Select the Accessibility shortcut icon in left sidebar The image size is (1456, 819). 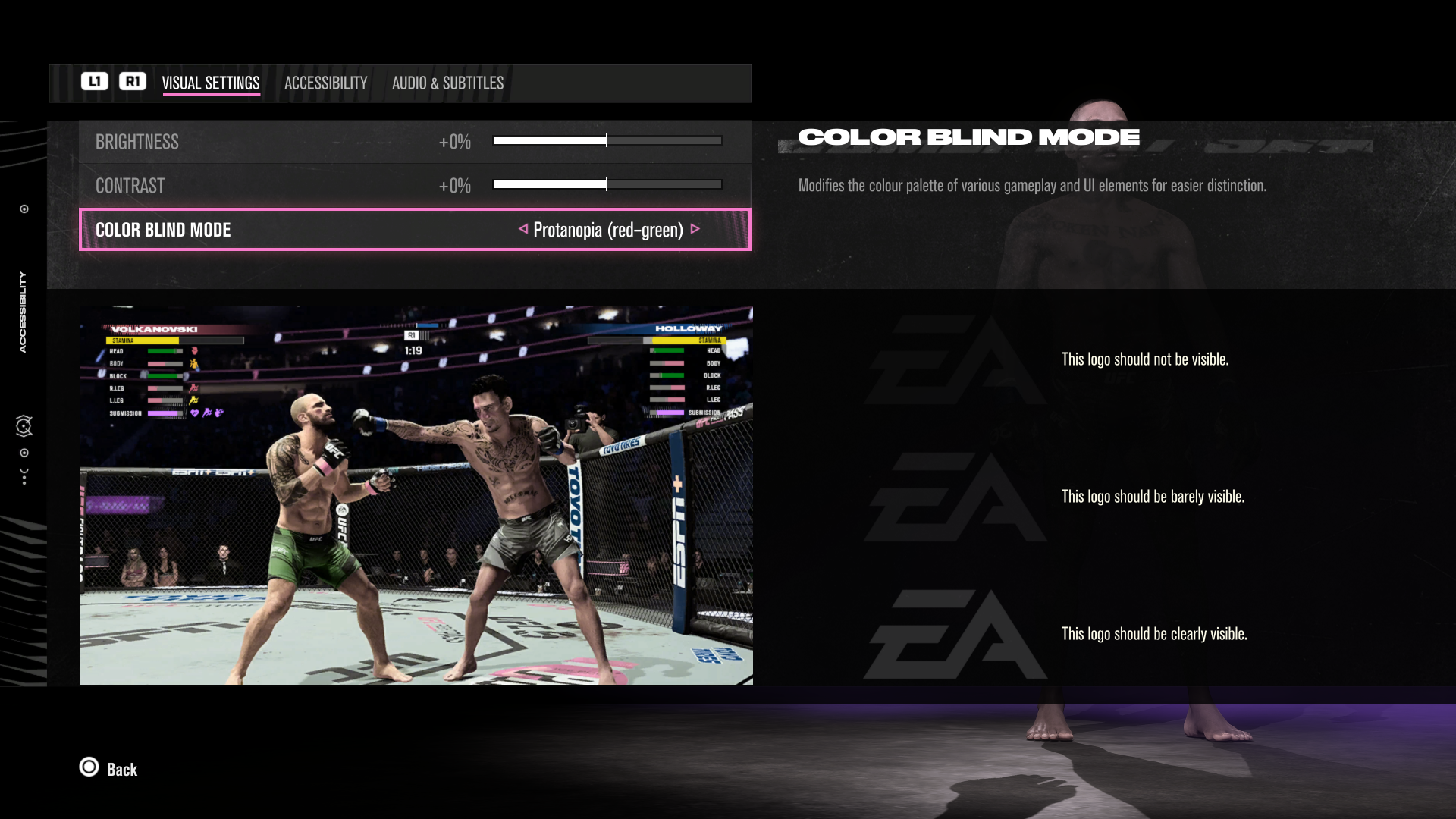[22, 311]
